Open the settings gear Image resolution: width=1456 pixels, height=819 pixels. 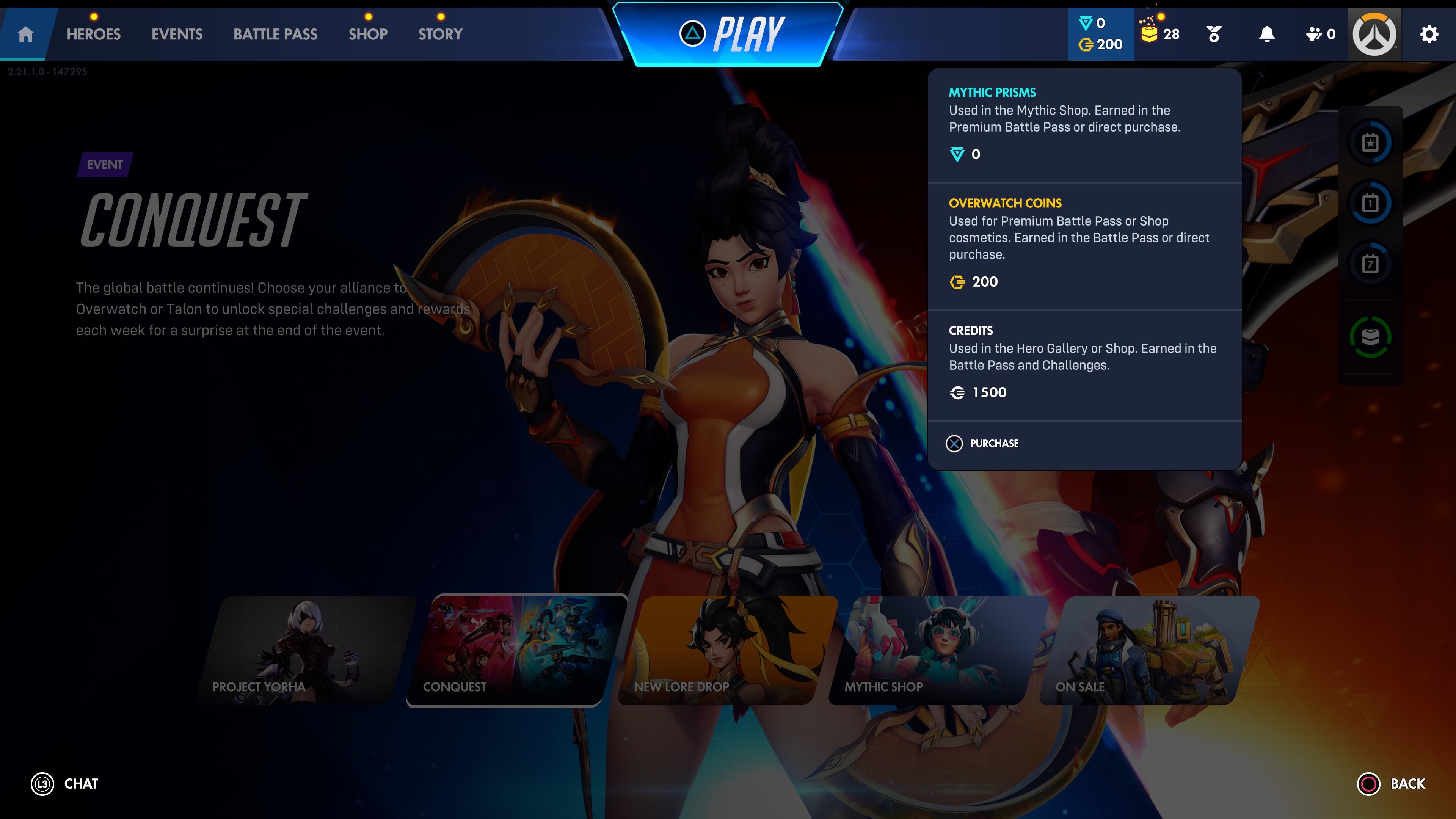(1429, 35)
